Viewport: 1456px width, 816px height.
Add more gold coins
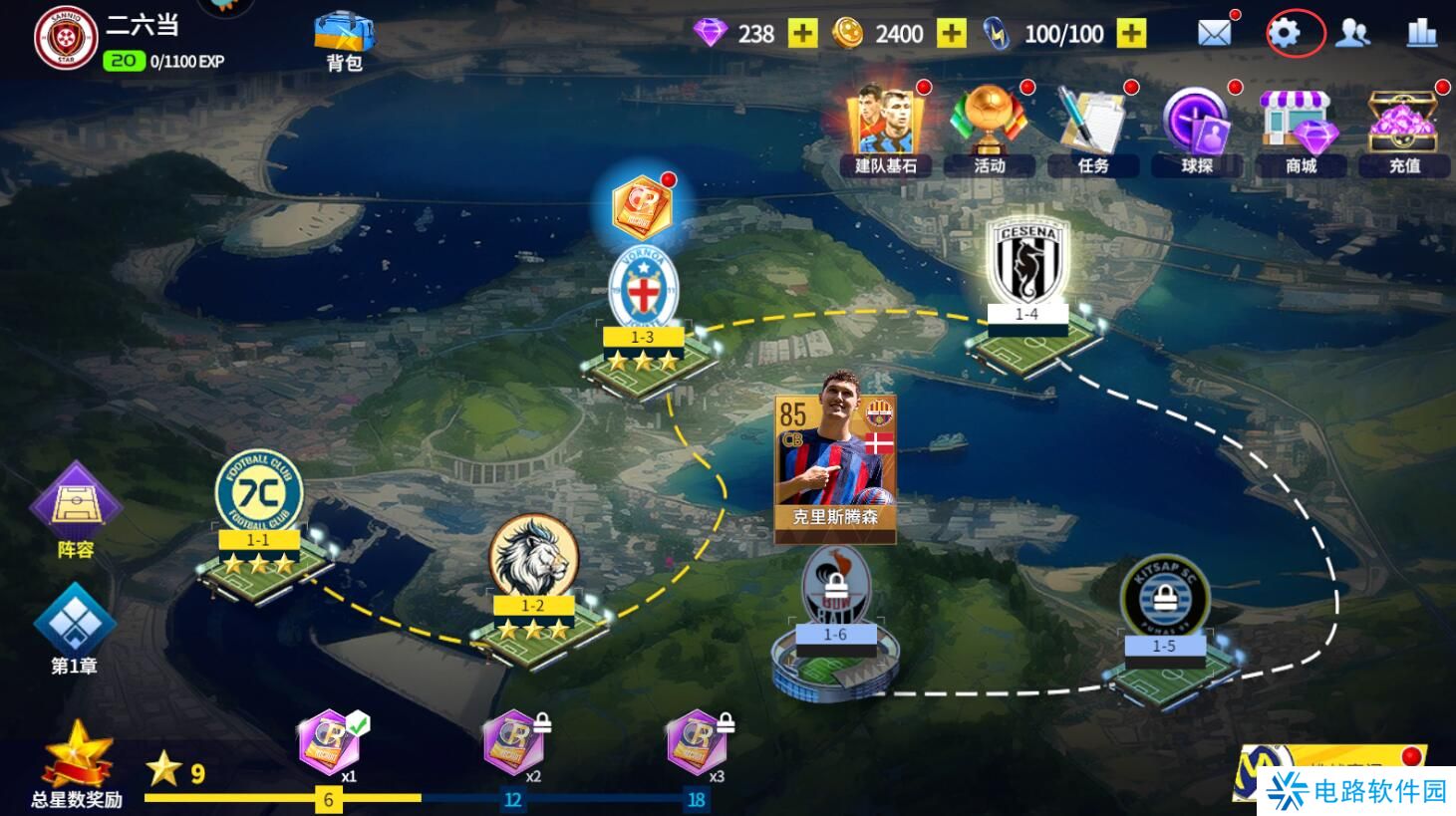click(952, 34)
